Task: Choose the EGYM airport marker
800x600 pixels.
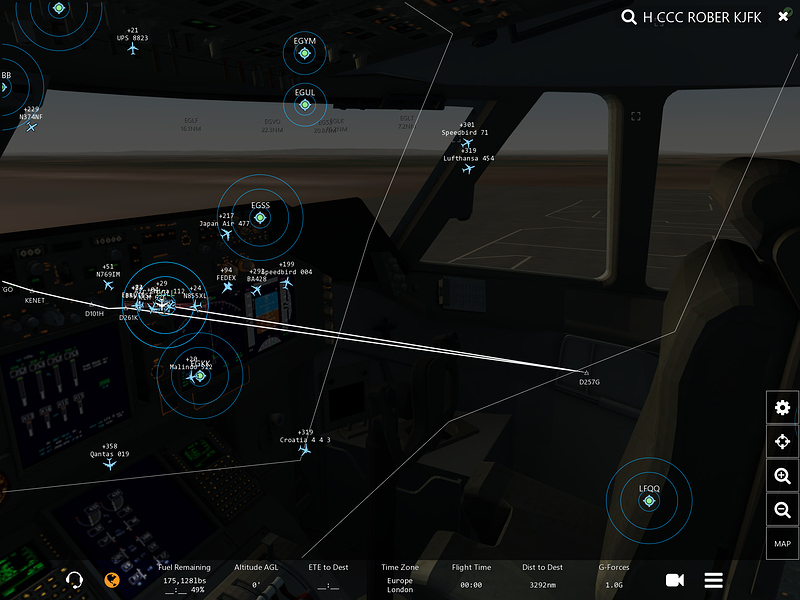Action: (305, 53)
